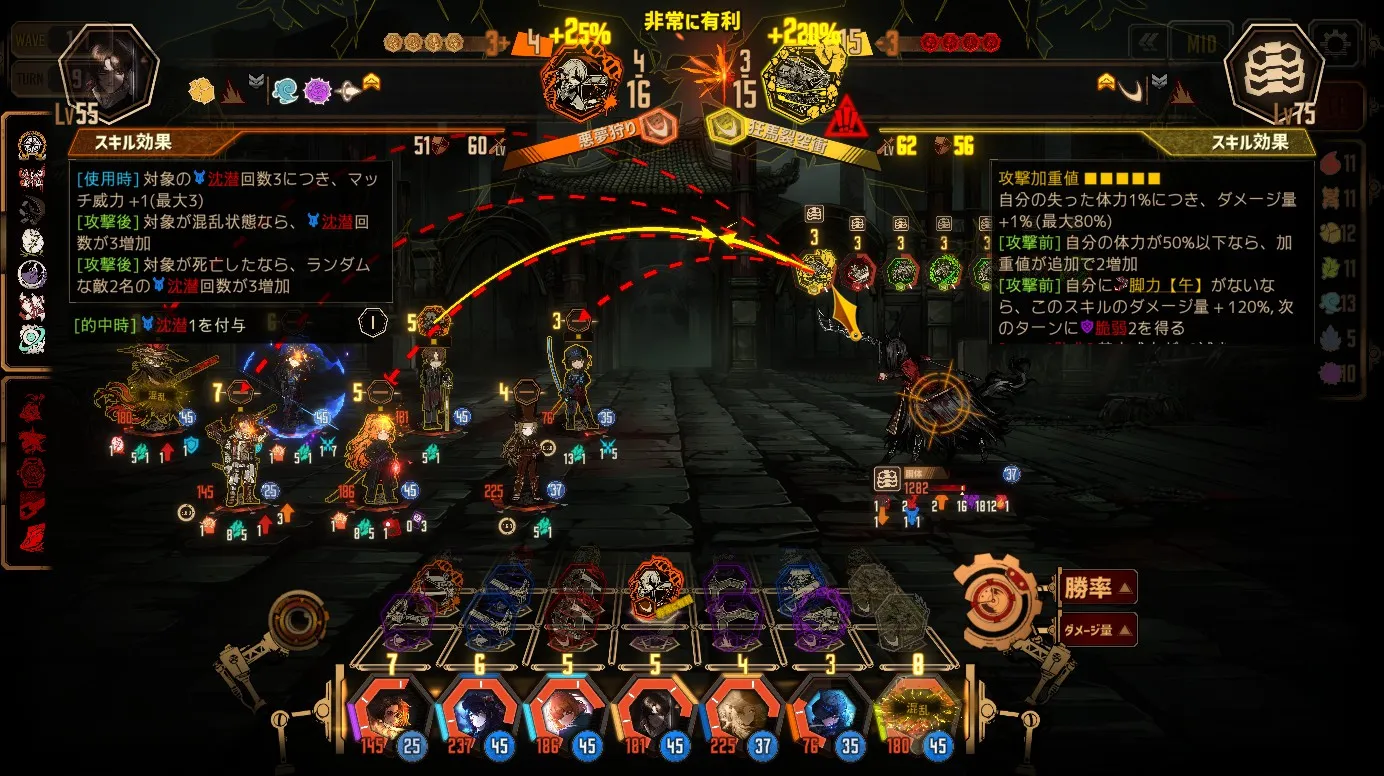Click the 勝率 win rate button
Viewport: 1384px width, 776px height.
[x=1097, y=588]
